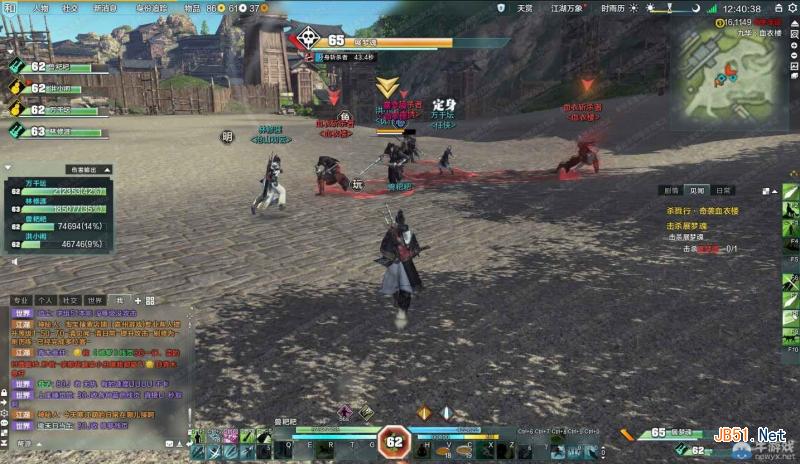Switch quest tracker to 日常 tab
800x464 pixels.
click(723, 190)
